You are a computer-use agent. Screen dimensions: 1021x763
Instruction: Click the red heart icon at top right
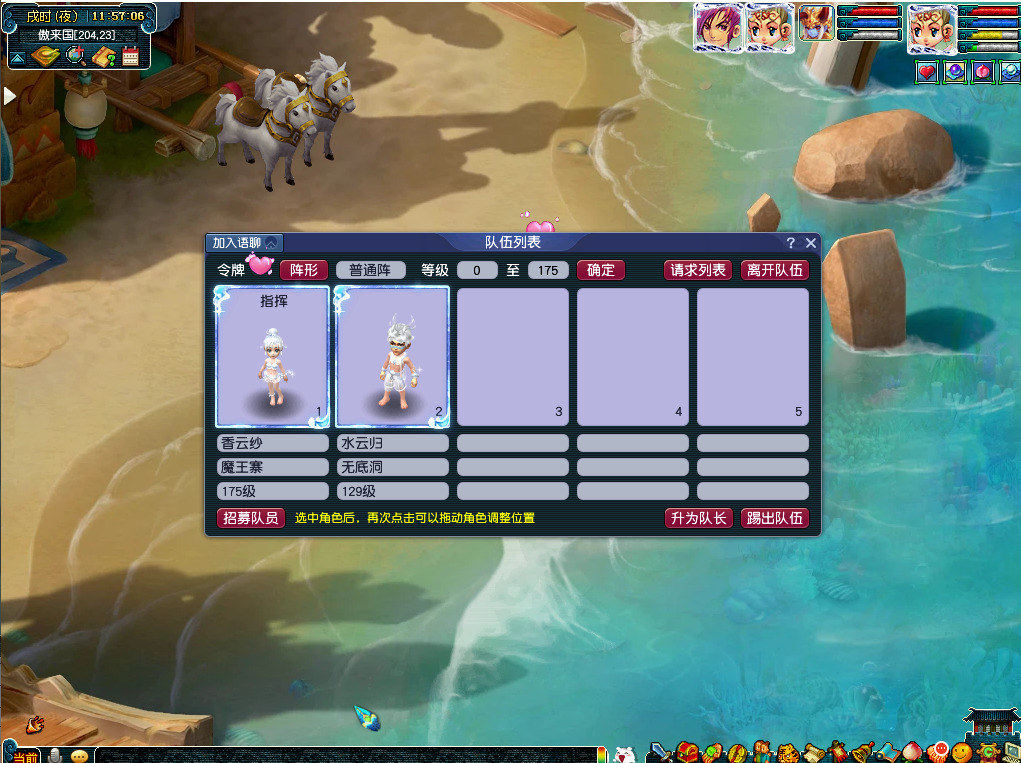927,72
